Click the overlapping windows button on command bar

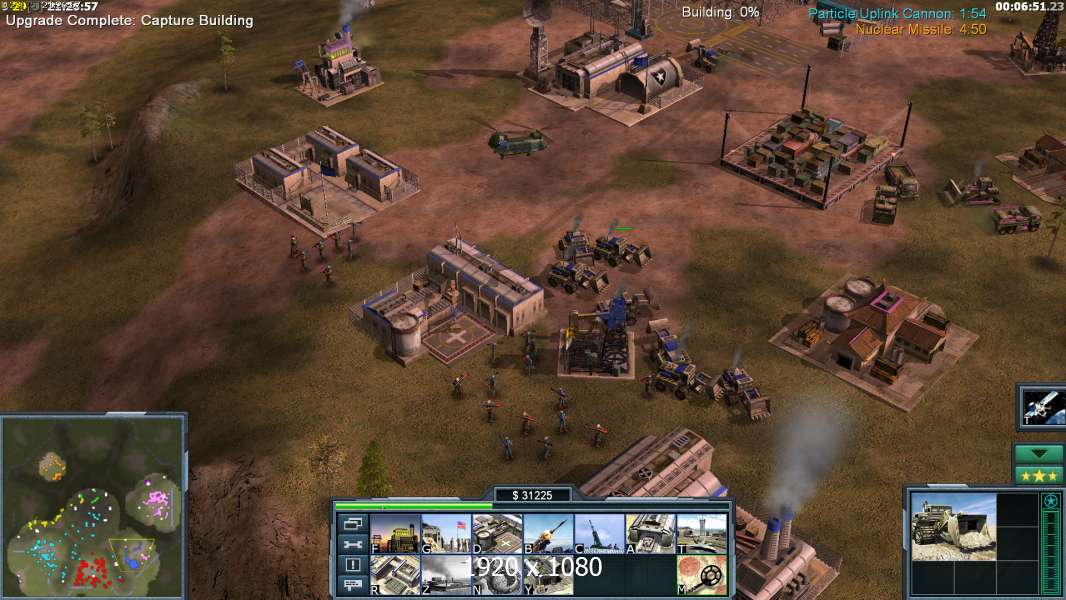(x=352, y=524)
